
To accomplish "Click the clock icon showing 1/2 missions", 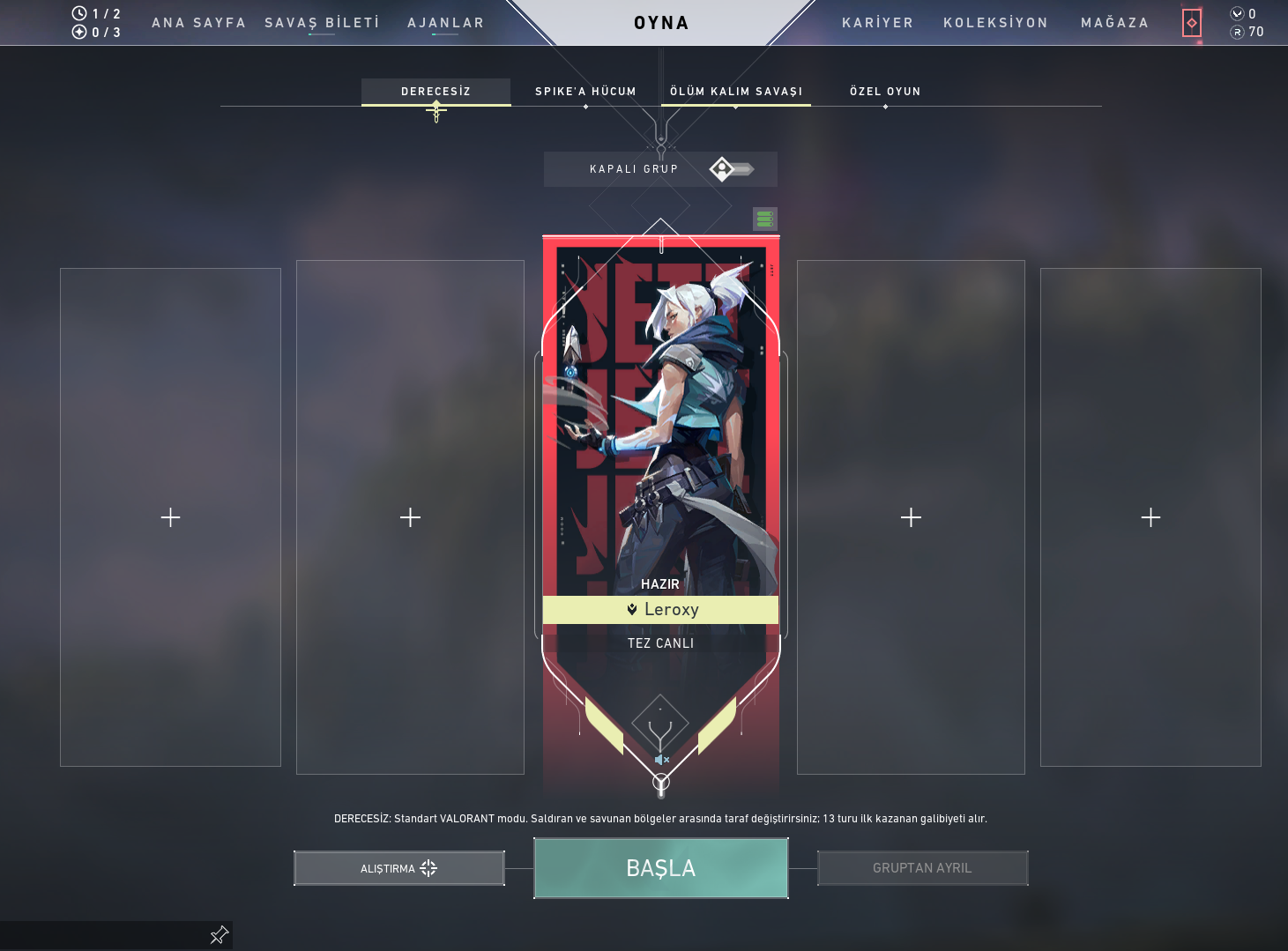I will pyautogui.click(x=79, y=13).
